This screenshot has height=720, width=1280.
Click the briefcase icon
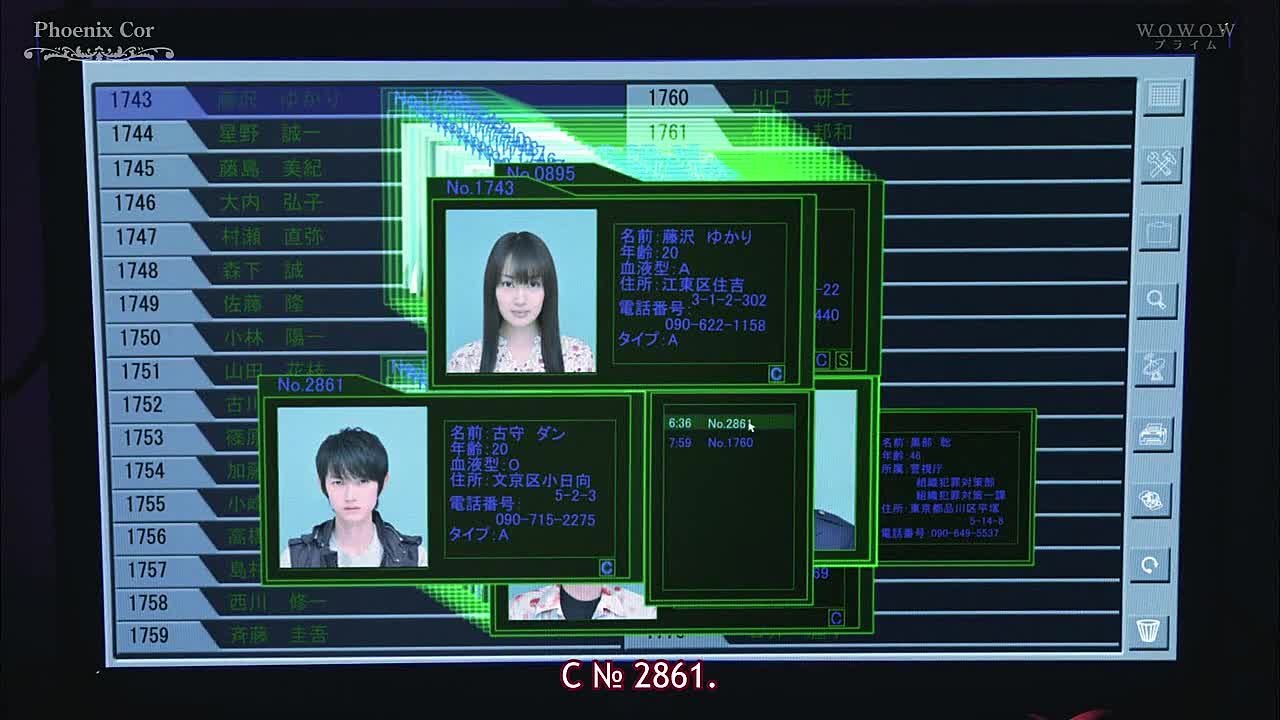[1159, 233]
